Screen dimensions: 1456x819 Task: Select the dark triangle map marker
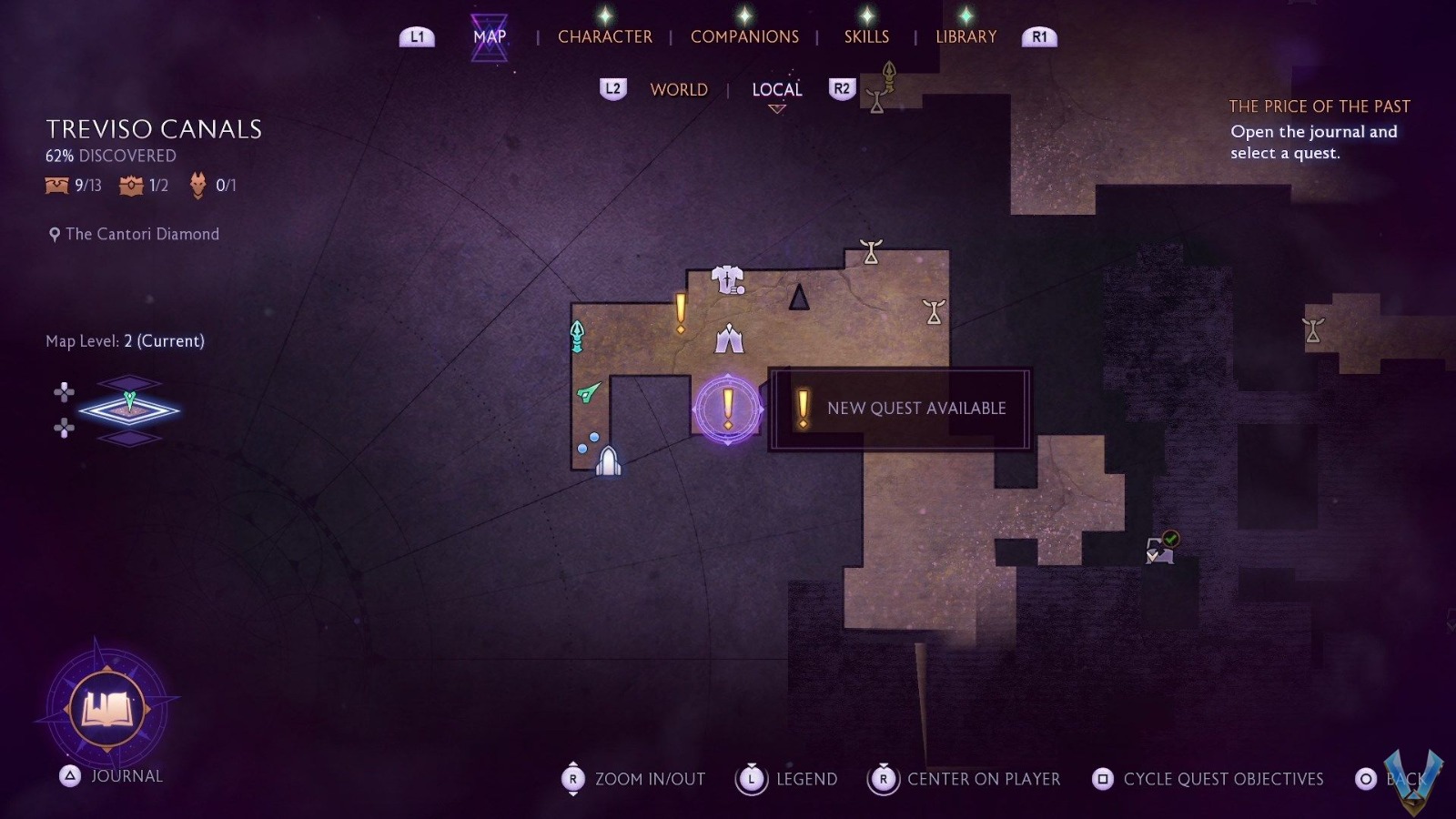pyautogui.click(x=799, y=298)
